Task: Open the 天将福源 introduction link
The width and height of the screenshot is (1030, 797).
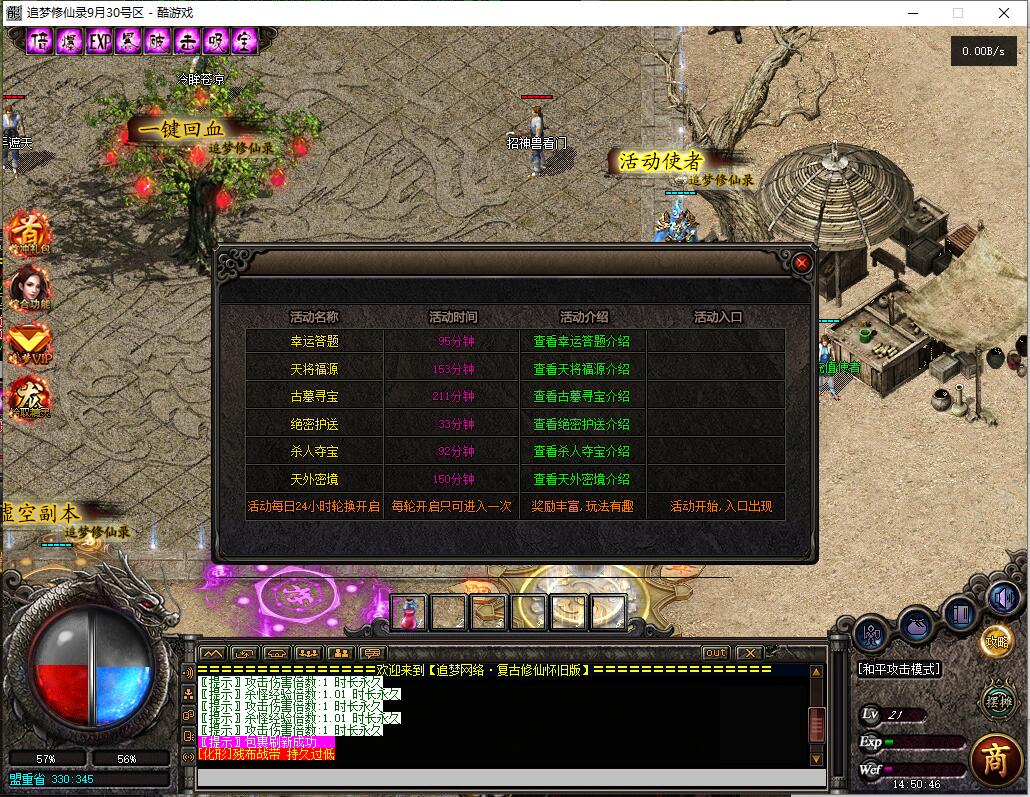Action: (x=581, y=369)
